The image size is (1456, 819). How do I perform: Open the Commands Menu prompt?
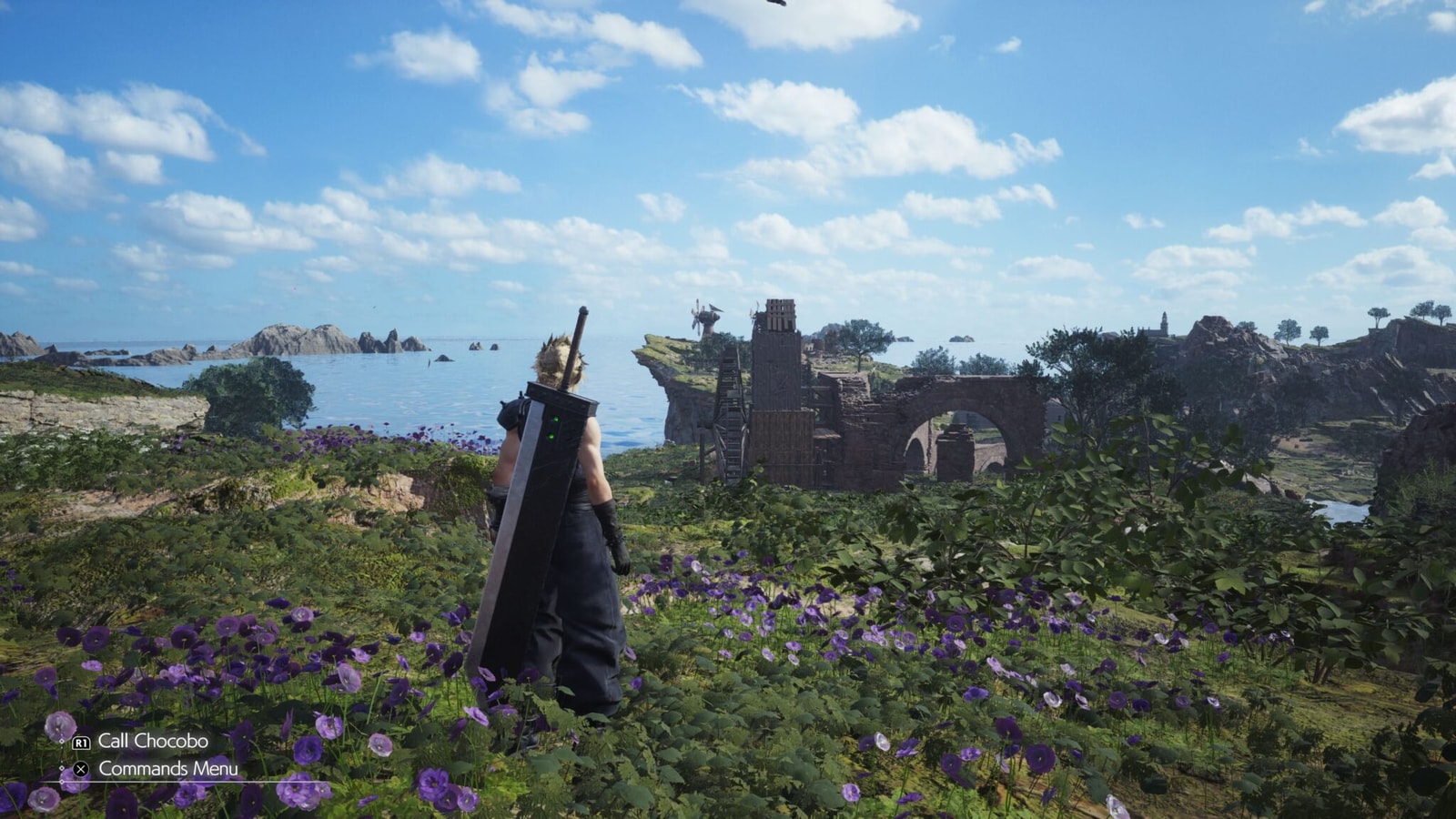(167, 767)
